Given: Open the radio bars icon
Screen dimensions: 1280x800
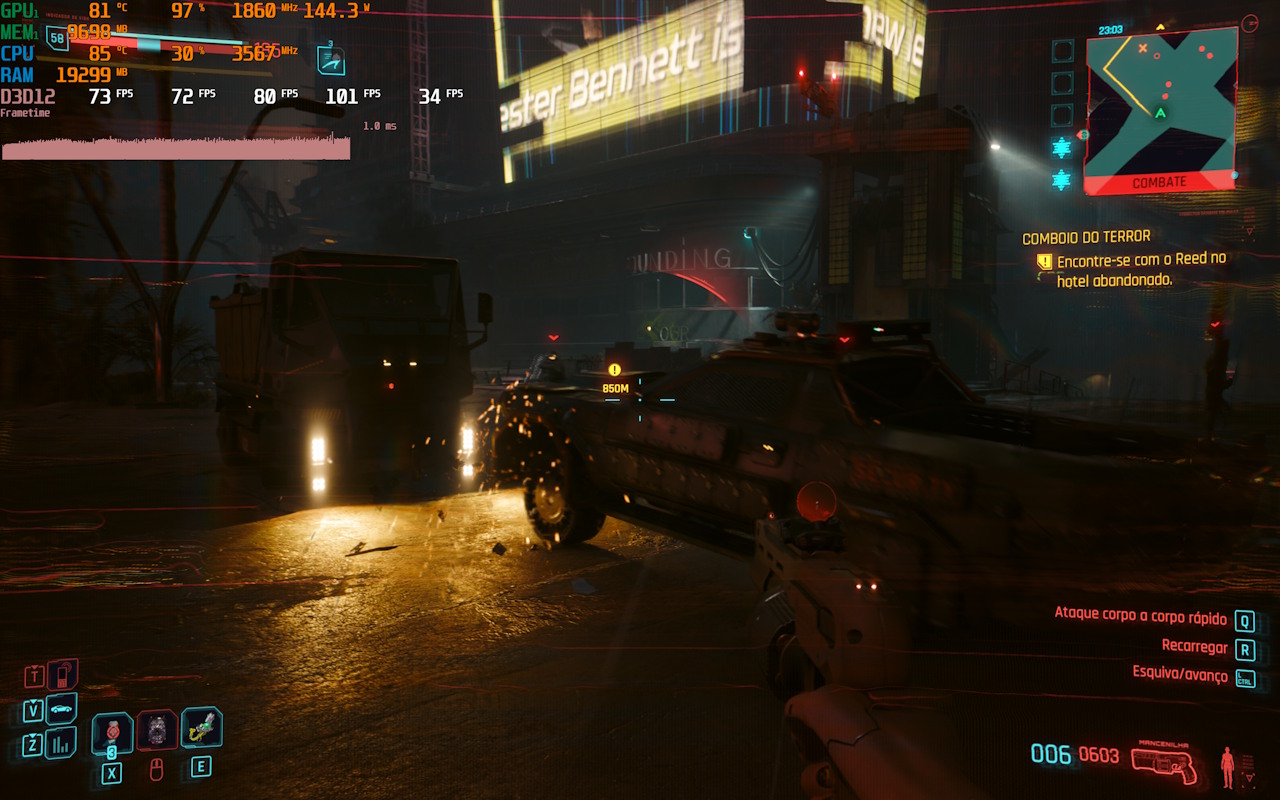Looking at the screenshot, I should (61, 743).
